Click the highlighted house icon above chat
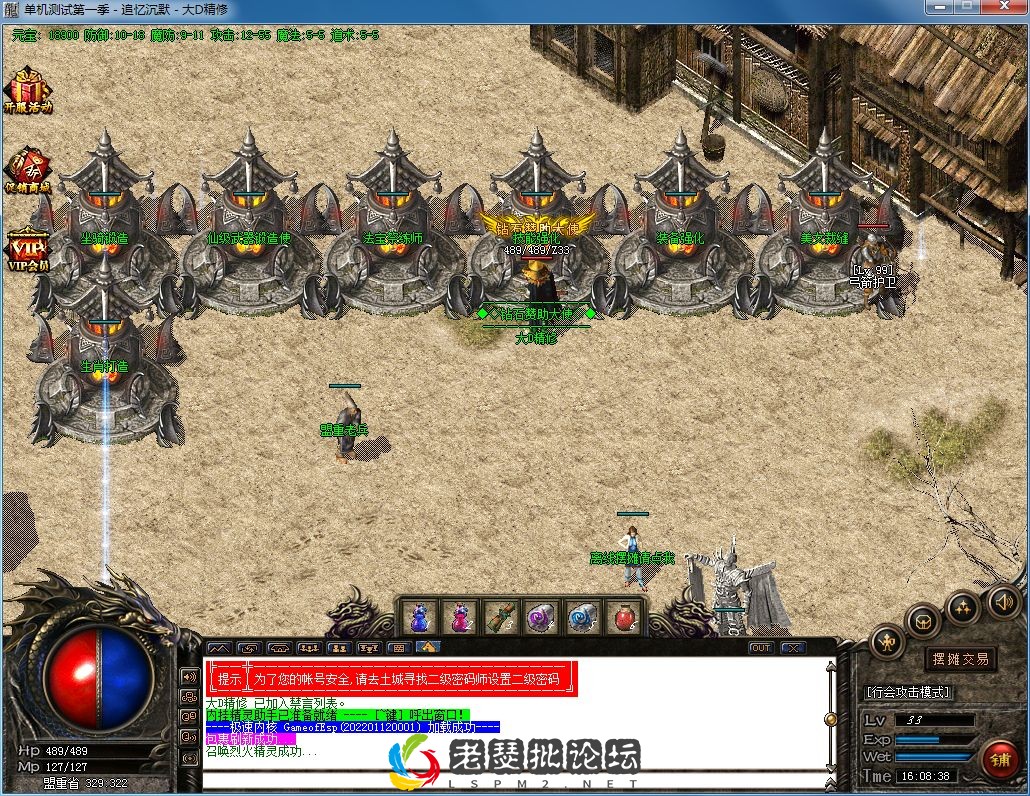1030x796 pixels. tap(428, 648)
